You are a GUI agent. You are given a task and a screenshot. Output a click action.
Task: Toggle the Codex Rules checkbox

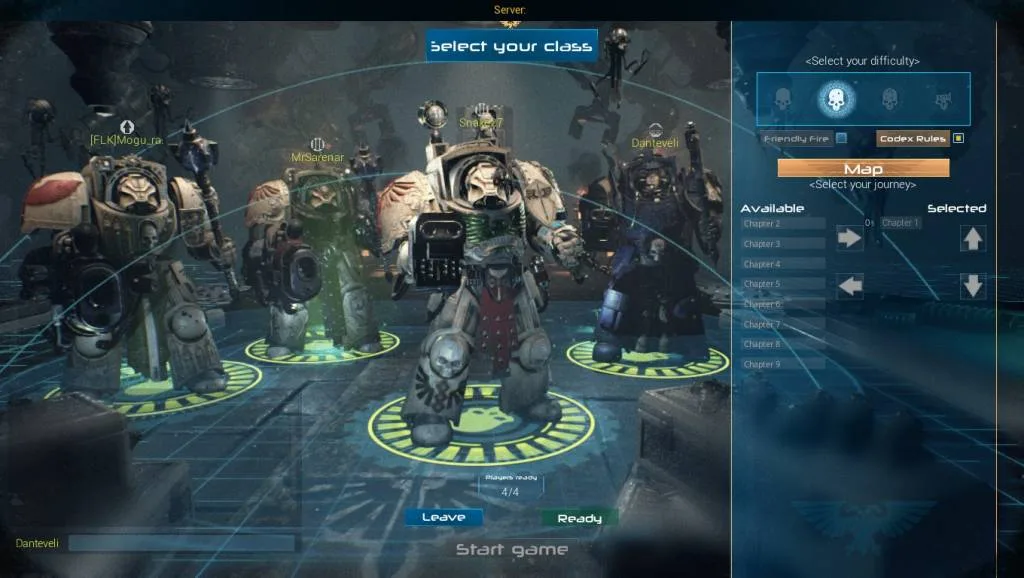click(x=958, y=138)
